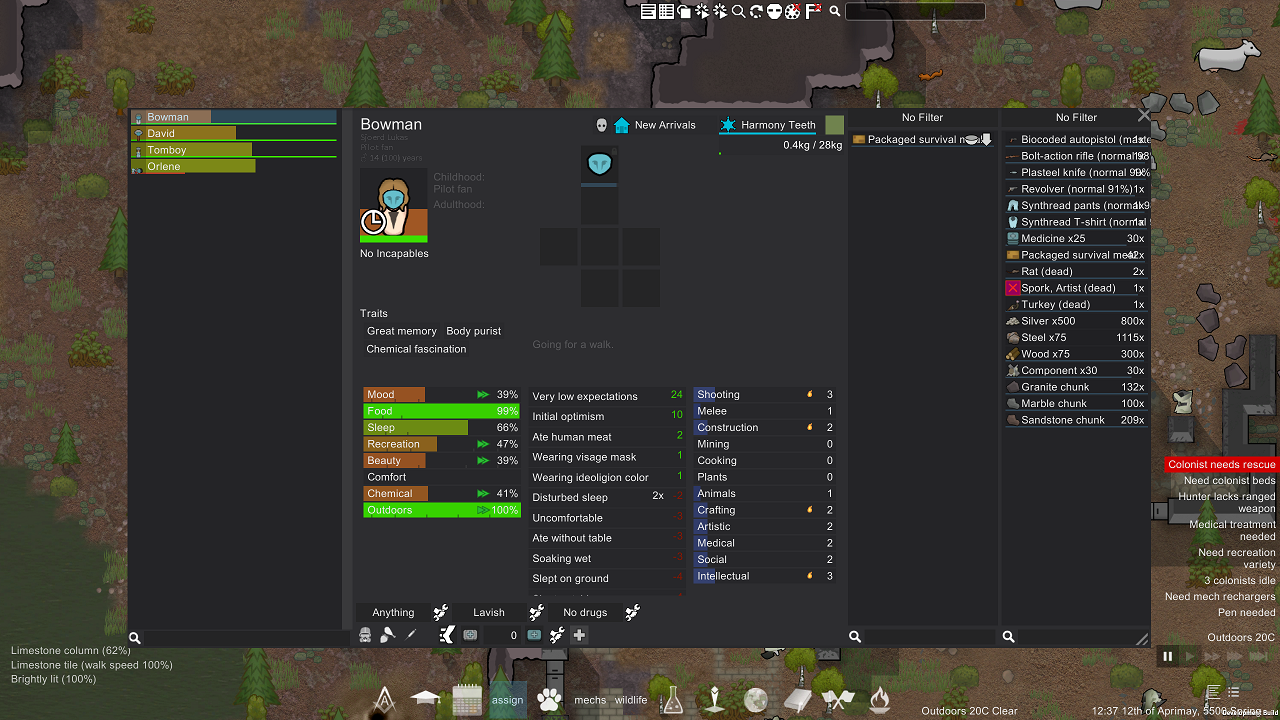1280x720 pixels.
Task: Open the left No Filter dropdown
Action: click(x=921, y=117)
